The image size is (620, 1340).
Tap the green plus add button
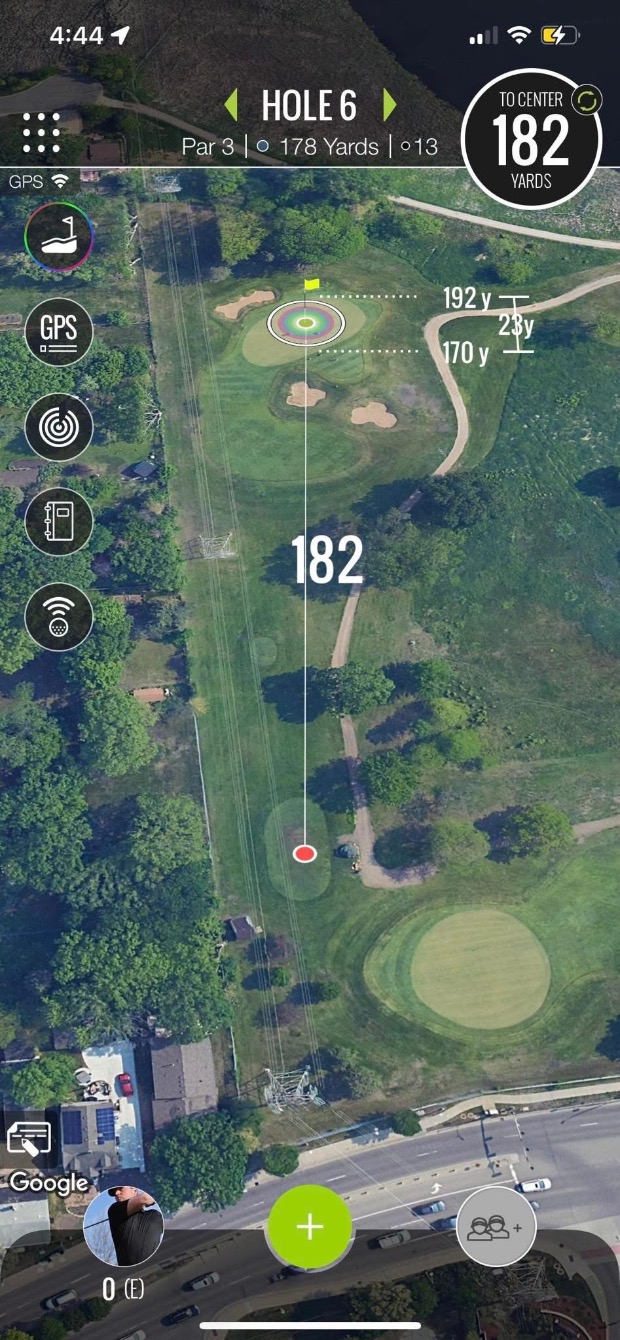coord(310,1227)
